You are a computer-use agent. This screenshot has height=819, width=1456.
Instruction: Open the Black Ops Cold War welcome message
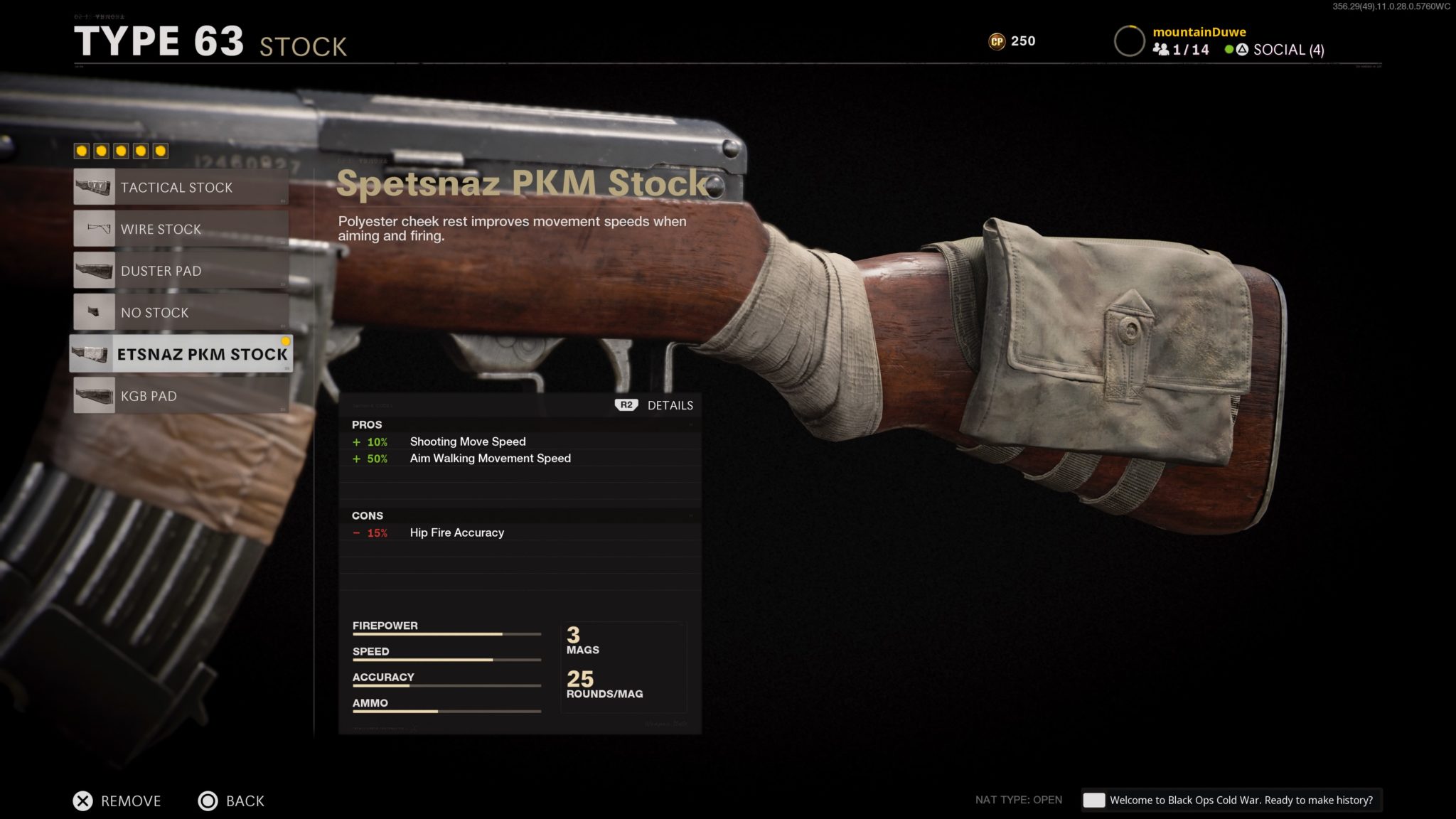1230,800
